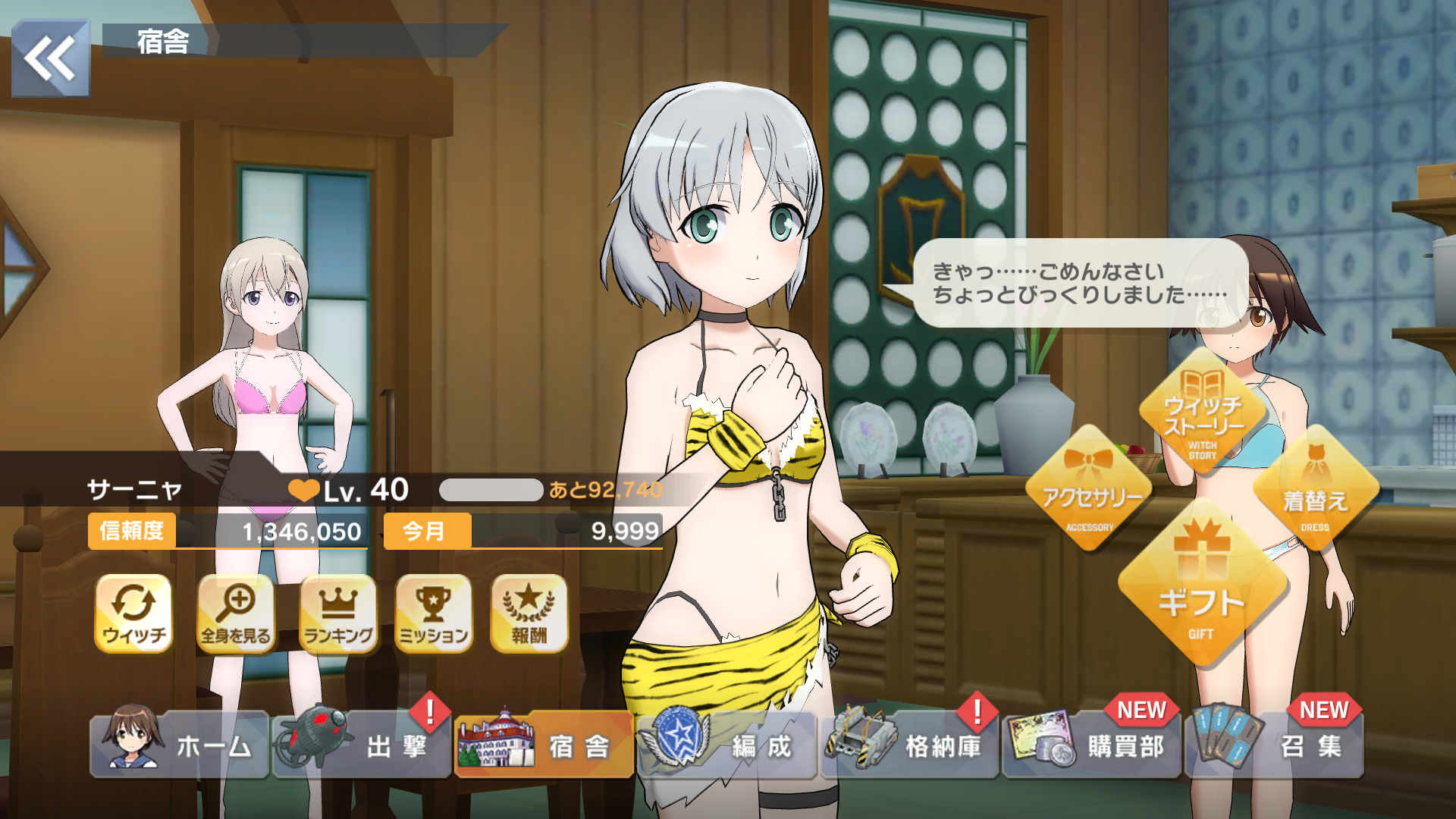The width and height of the screenshot is (1456, 819).
Task: Give a gift with the ギフト button
Action: (x=1201, y=588)
